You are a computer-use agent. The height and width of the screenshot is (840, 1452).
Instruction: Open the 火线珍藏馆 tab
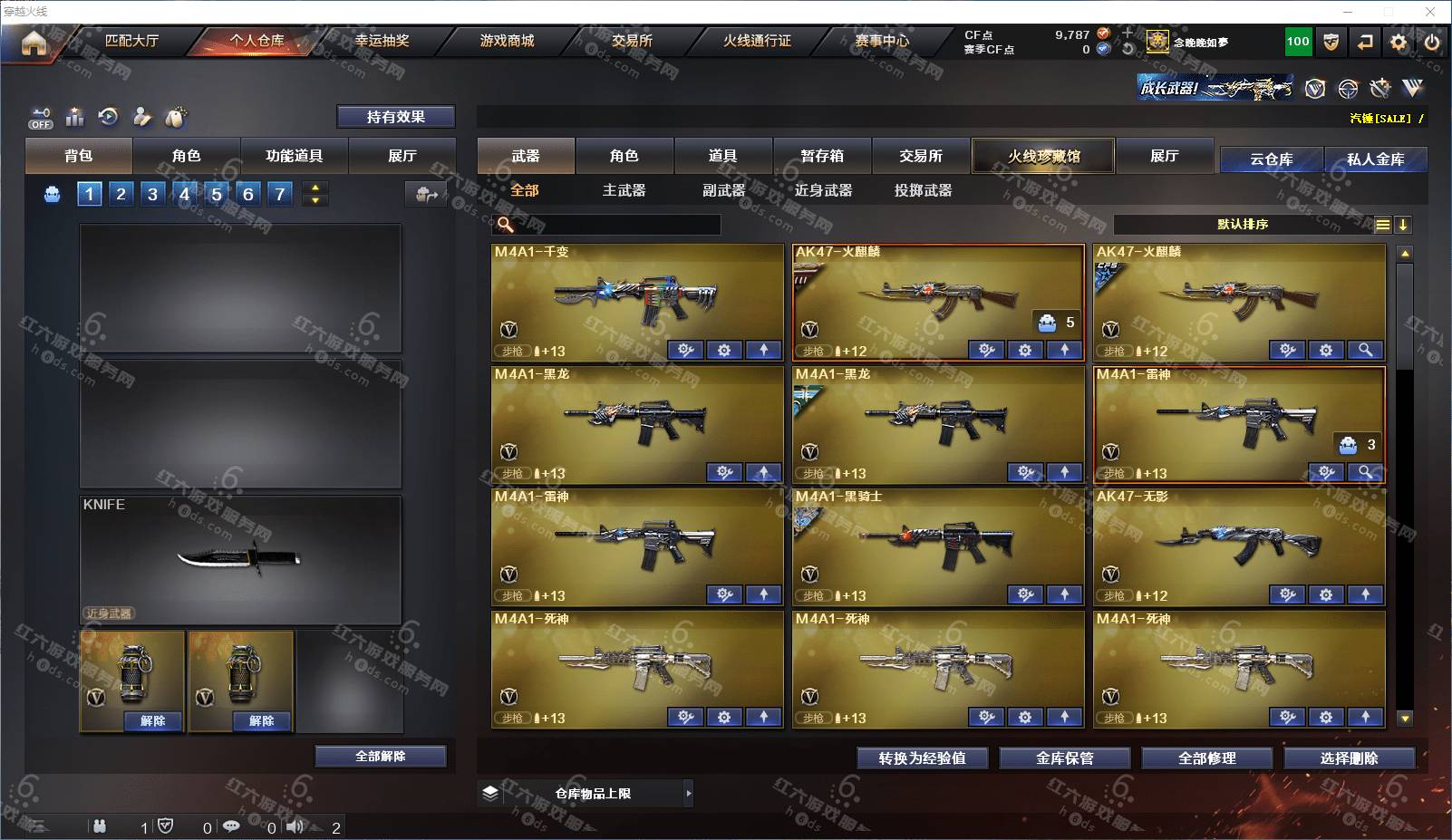pyautogui.click(x=1043, y=156)
